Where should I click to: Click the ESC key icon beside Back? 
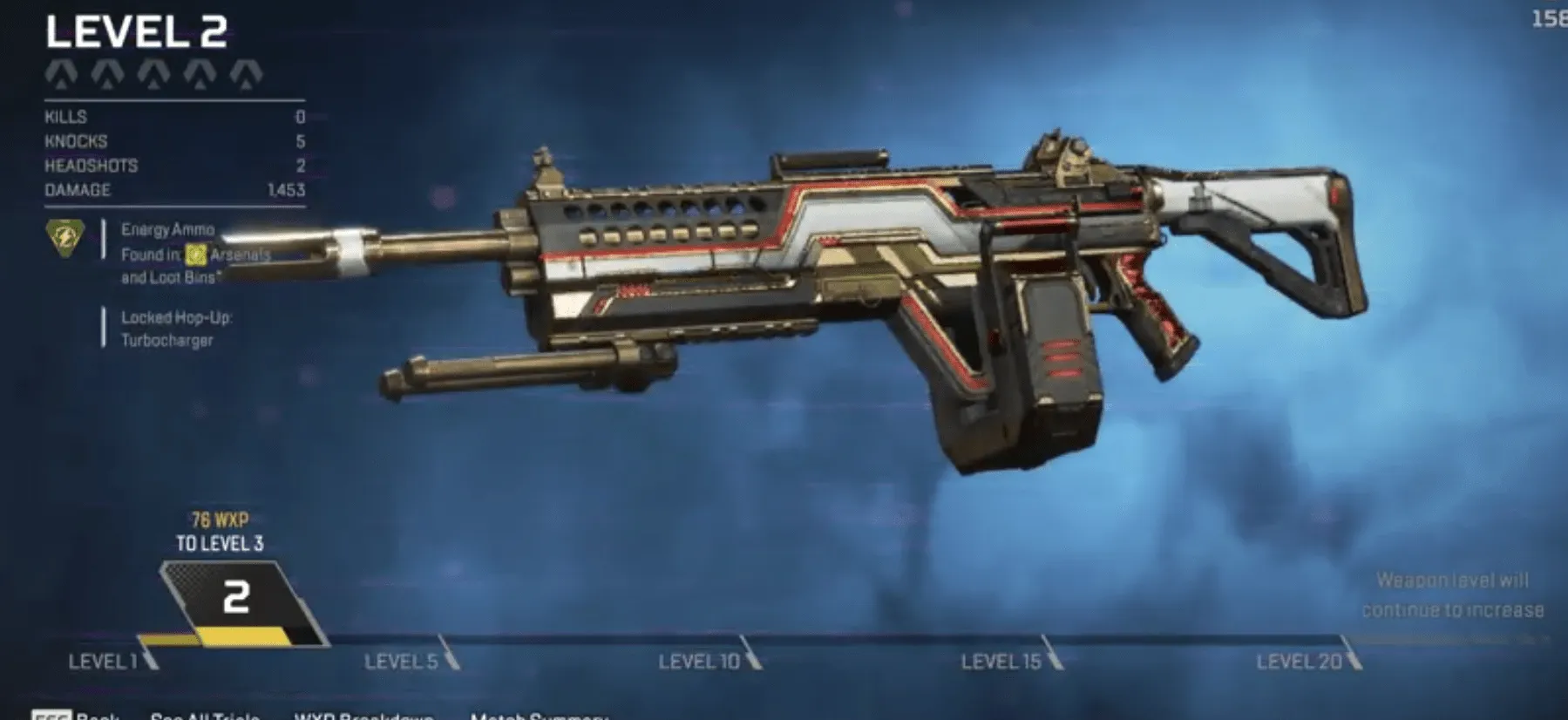[x=55, y=715]
